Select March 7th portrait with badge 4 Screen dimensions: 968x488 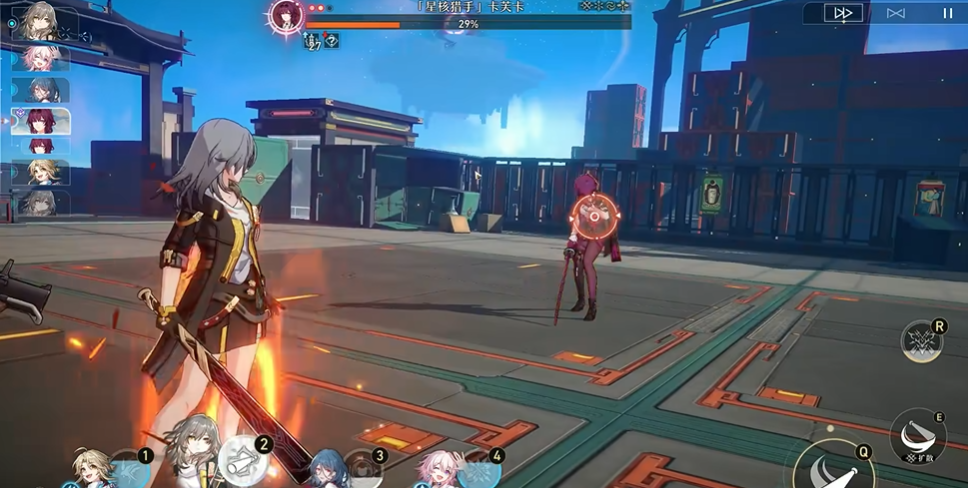coord(439,469)
